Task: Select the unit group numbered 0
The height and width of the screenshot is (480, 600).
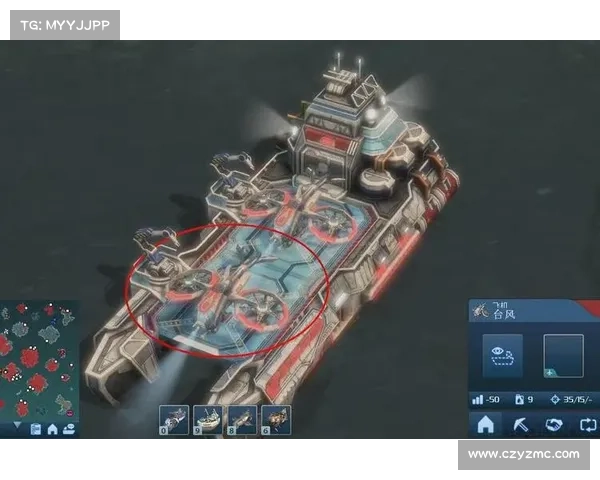Action: 175,419
